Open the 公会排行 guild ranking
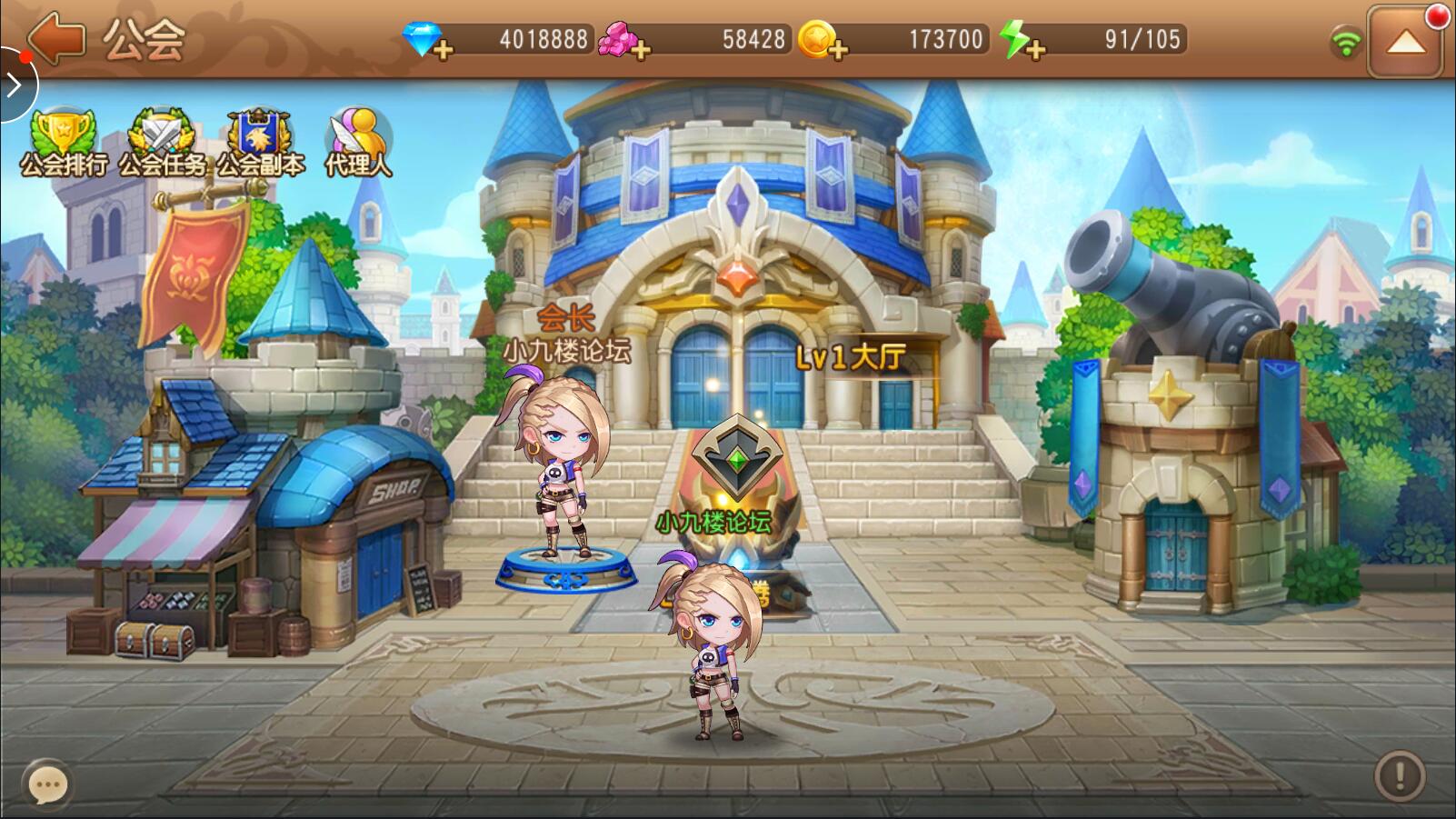Screen dimensions: 1456x819 point(63,143)
